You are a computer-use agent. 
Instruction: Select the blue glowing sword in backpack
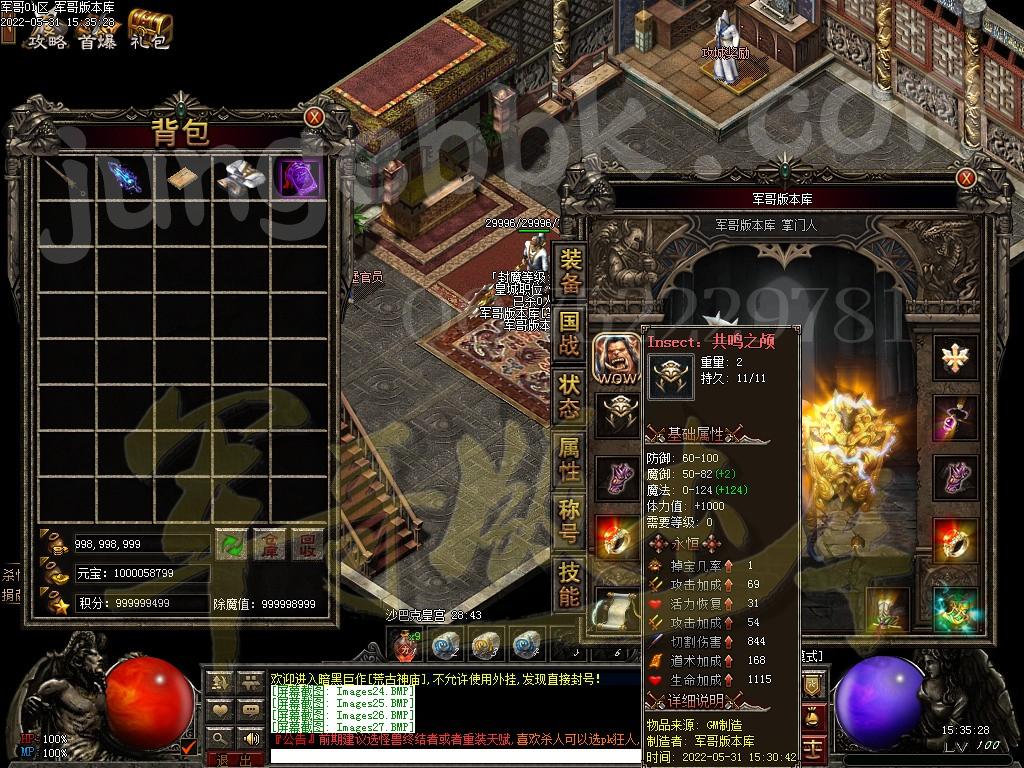click(125, 176)
